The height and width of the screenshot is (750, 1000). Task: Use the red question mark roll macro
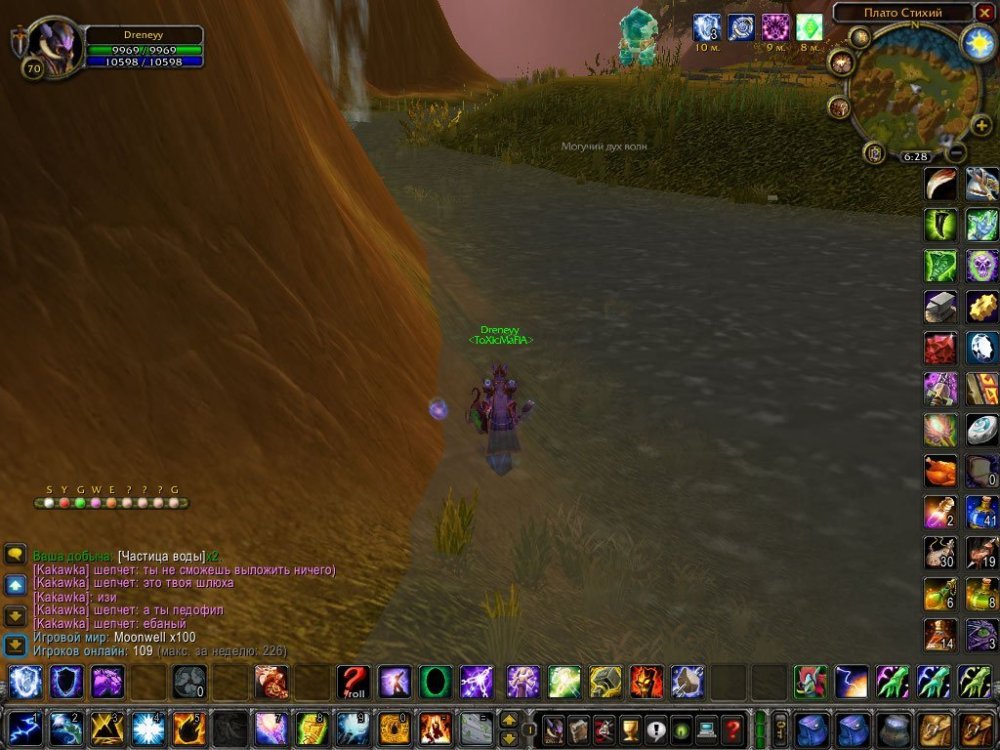coord(352,682)
